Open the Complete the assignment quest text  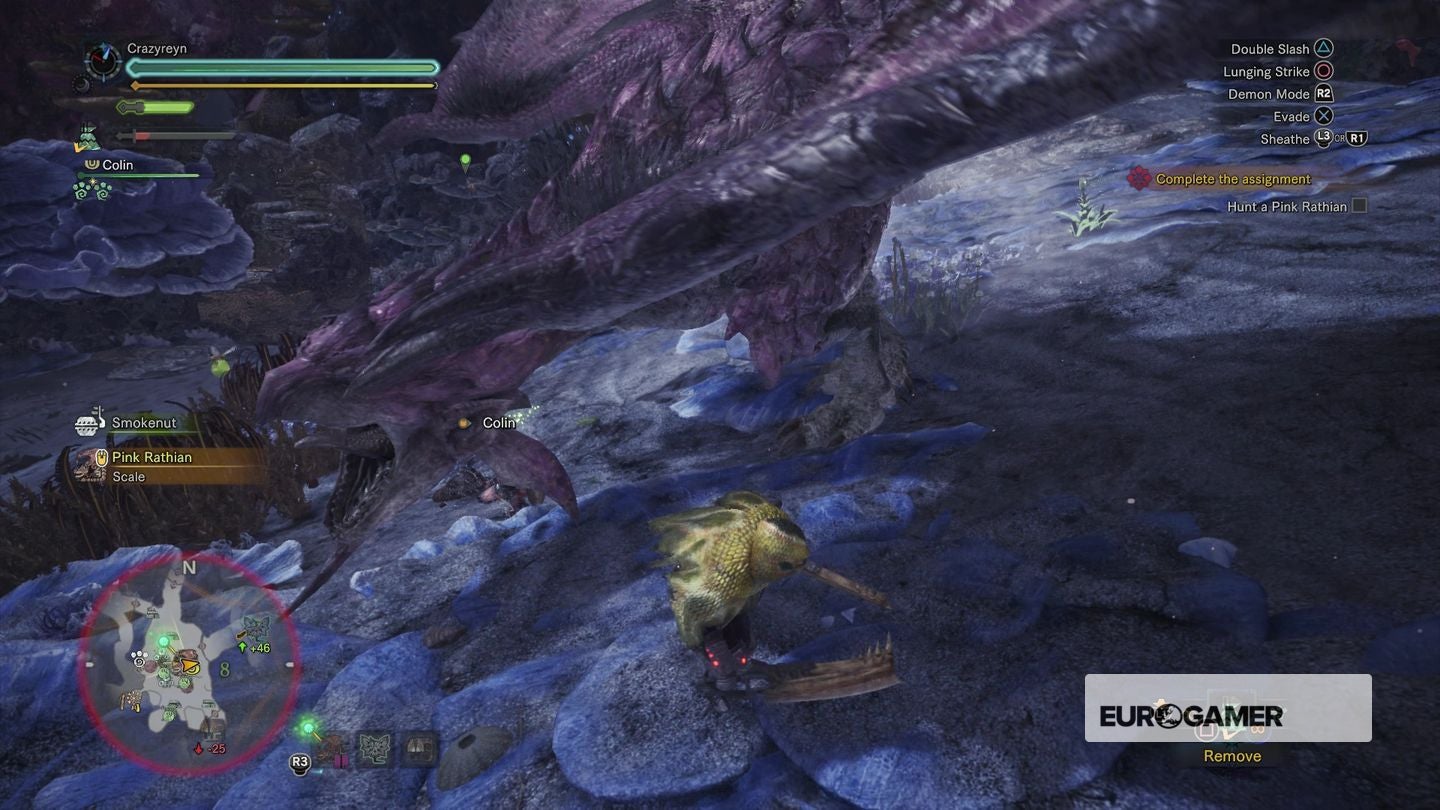[x=1230, y=178]
